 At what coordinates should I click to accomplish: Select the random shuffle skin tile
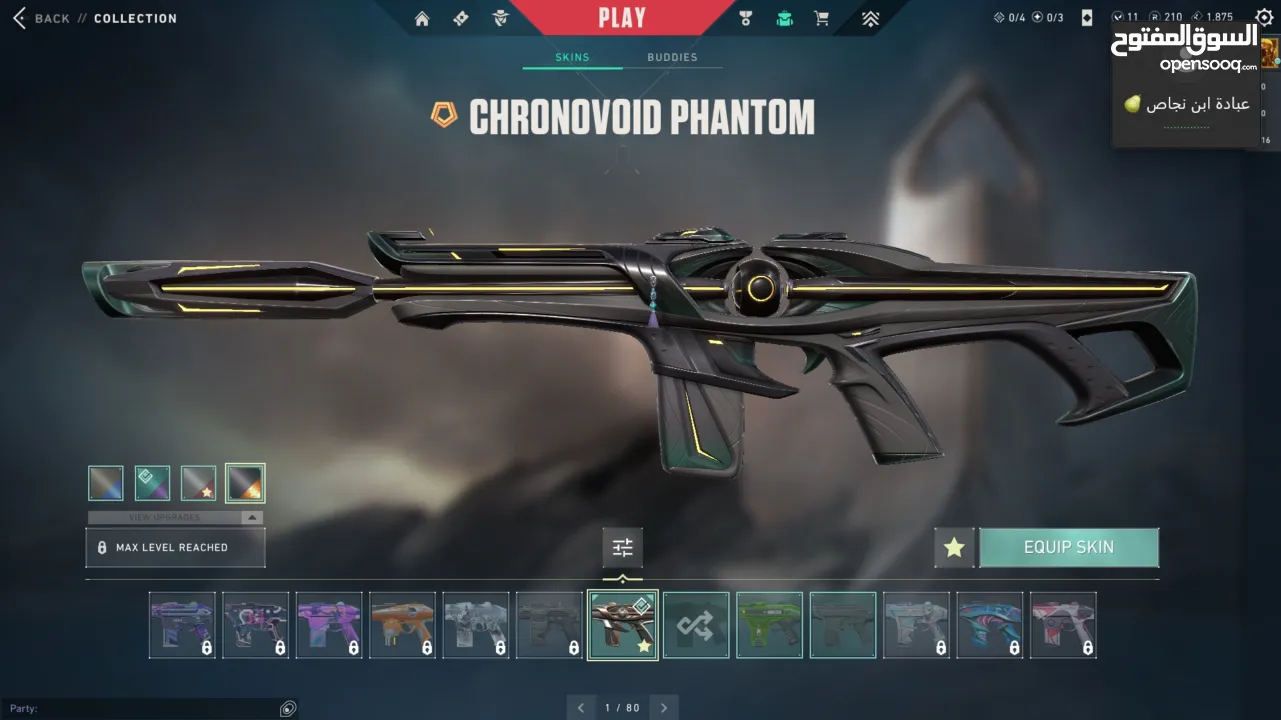[x=696, y=625]
